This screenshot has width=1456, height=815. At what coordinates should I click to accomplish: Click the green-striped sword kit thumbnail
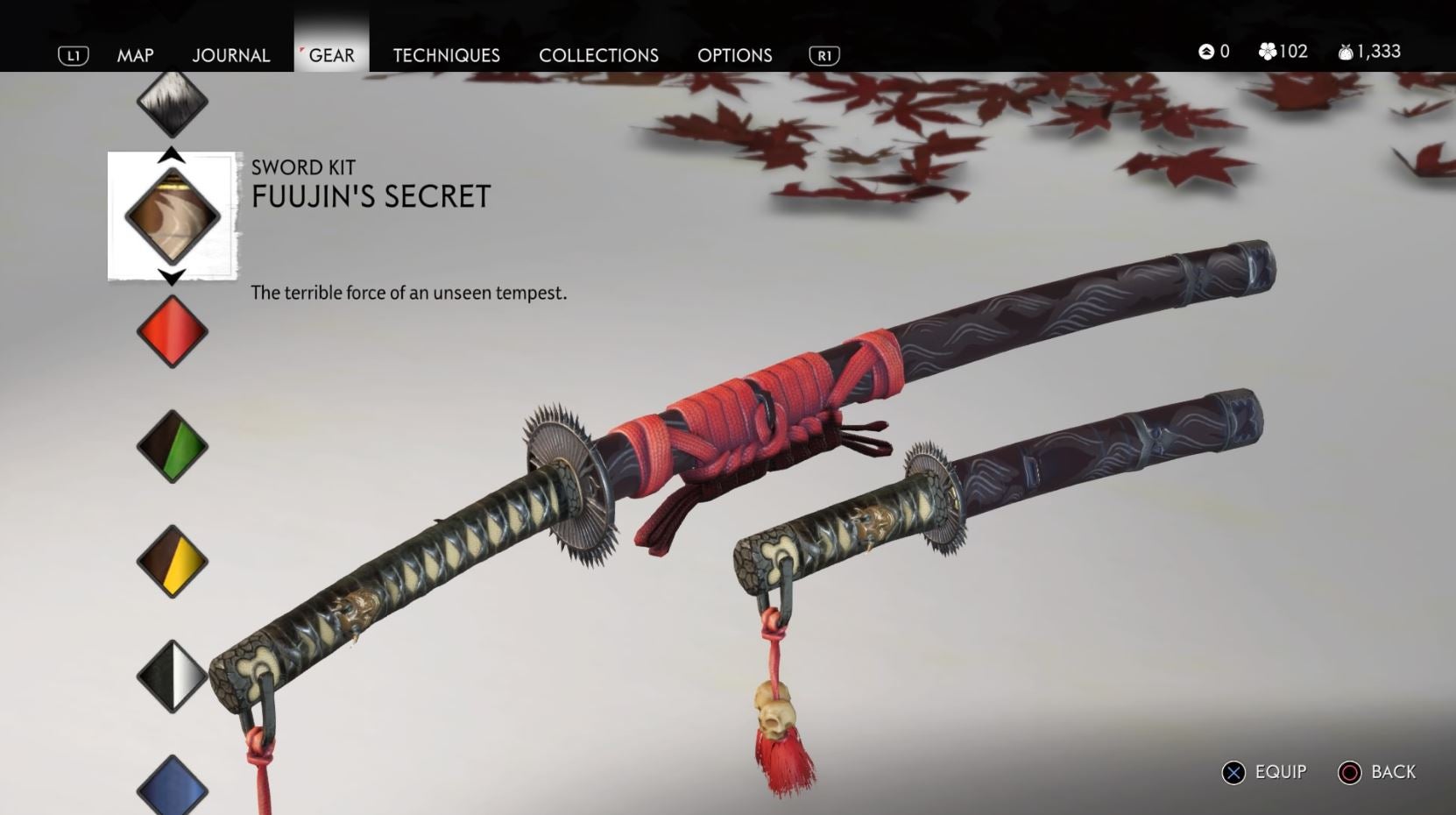point(172,447)
